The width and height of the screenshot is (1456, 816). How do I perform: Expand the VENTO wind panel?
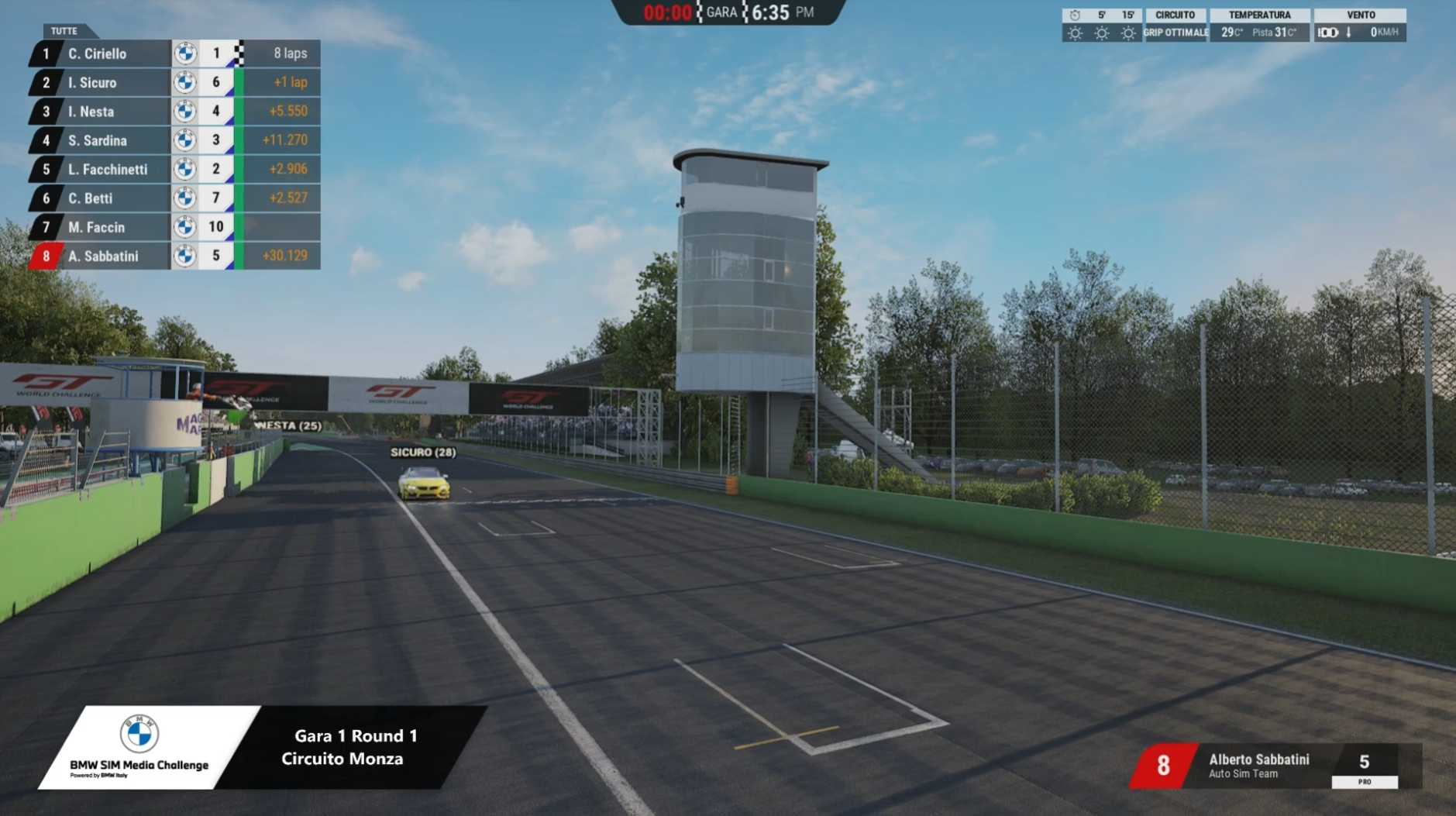click(1362, 14)
